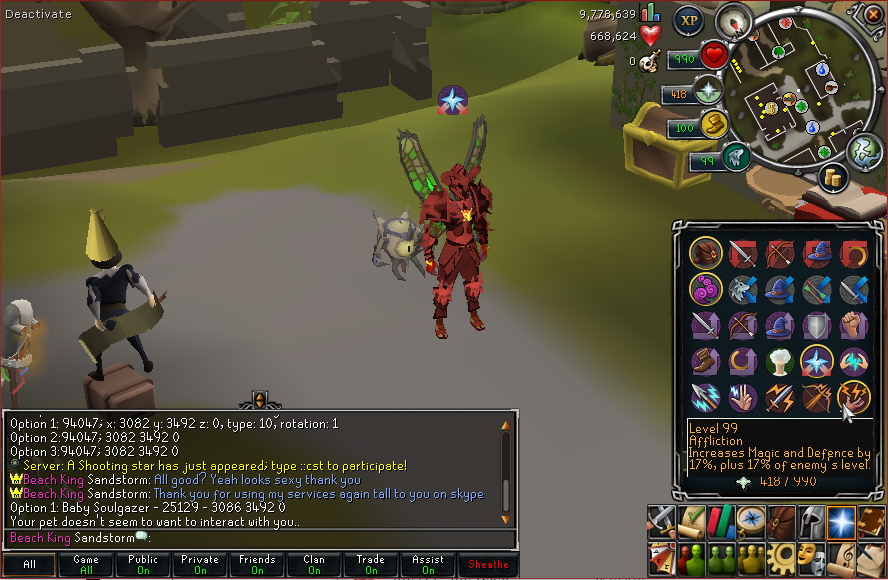Toggle quick prayers via the prayer orb
Image resolution: width=888 pixels, height=580 pixels.
[x=709, y=93]
